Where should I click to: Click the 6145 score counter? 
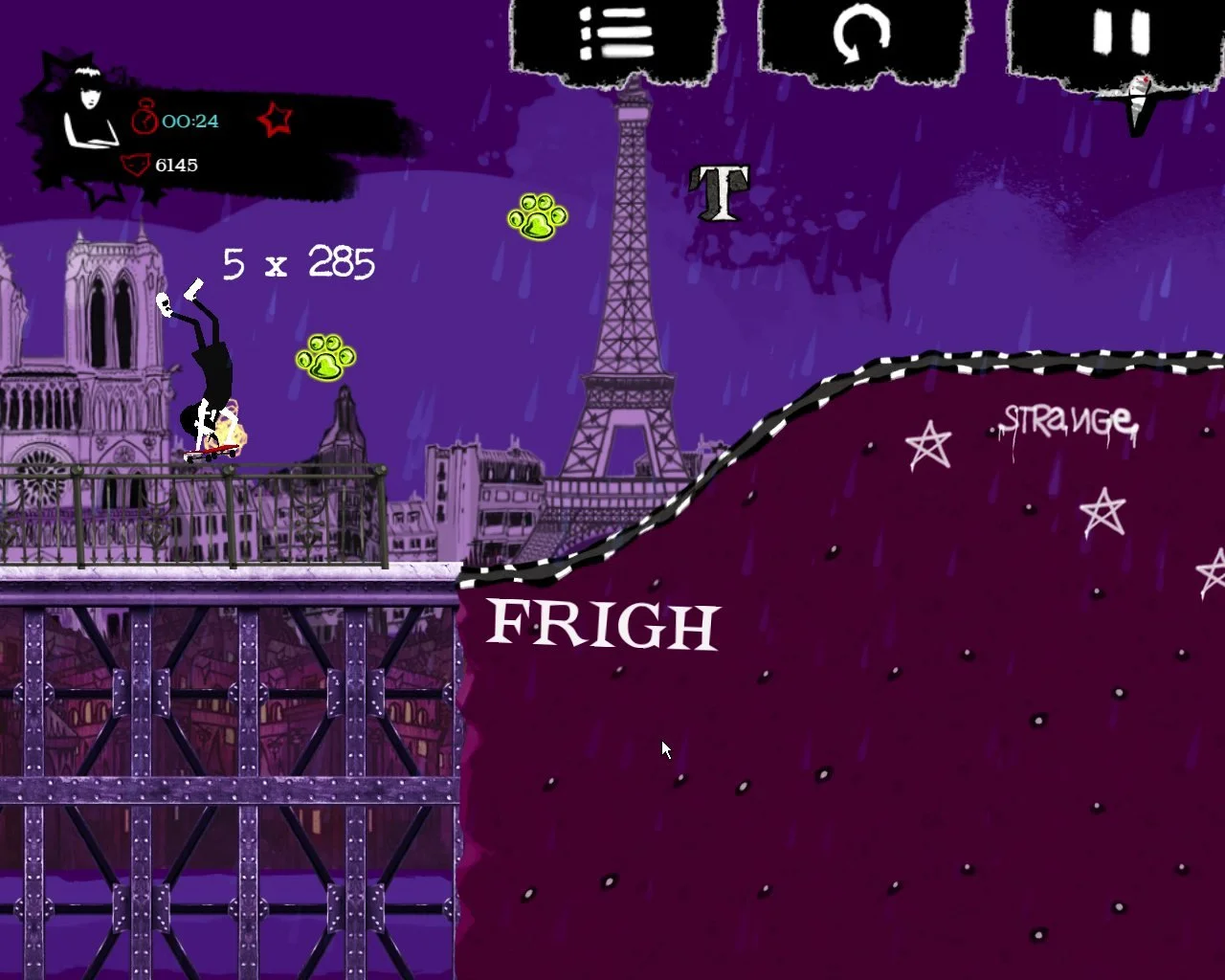[176, 165]
